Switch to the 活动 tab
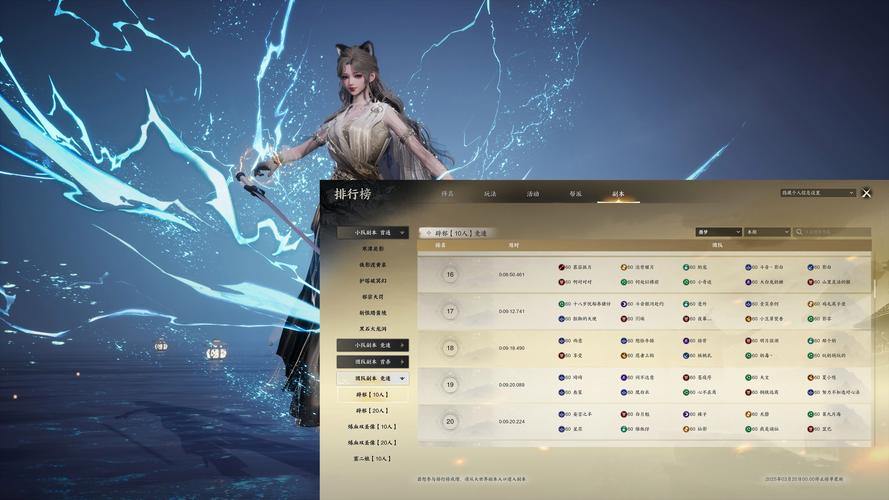This screenshot has width=889, height=500. (533, 193)
